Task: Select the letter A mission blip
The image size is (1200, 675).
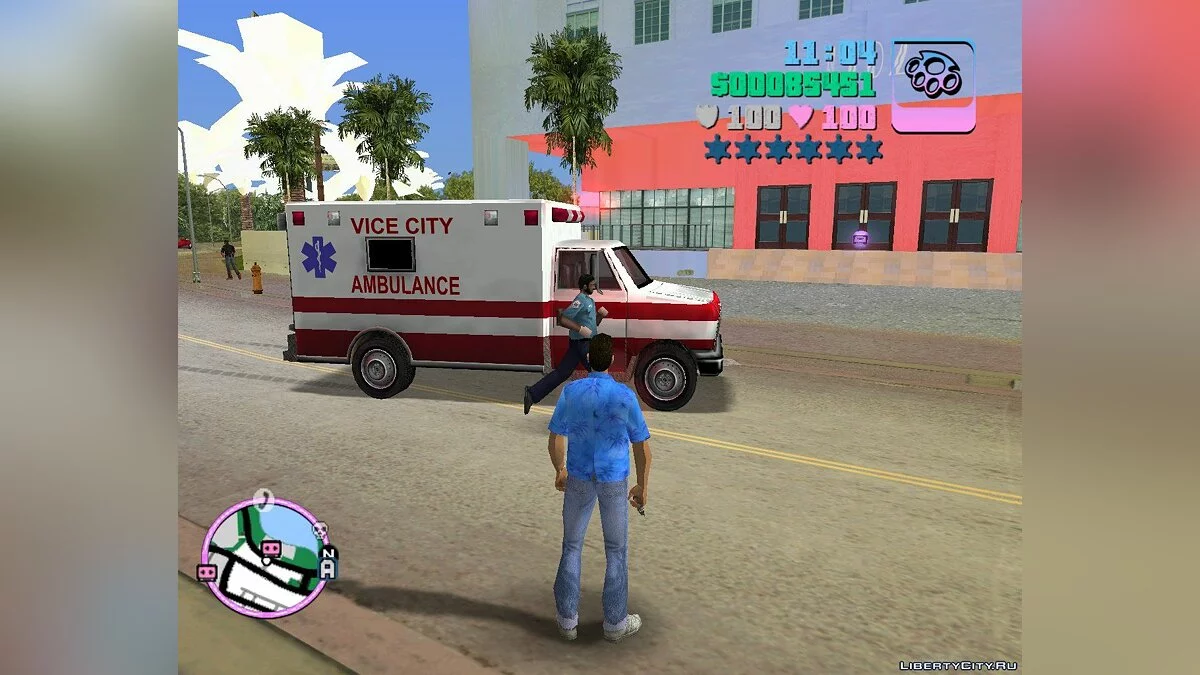Action: point(327,570)
